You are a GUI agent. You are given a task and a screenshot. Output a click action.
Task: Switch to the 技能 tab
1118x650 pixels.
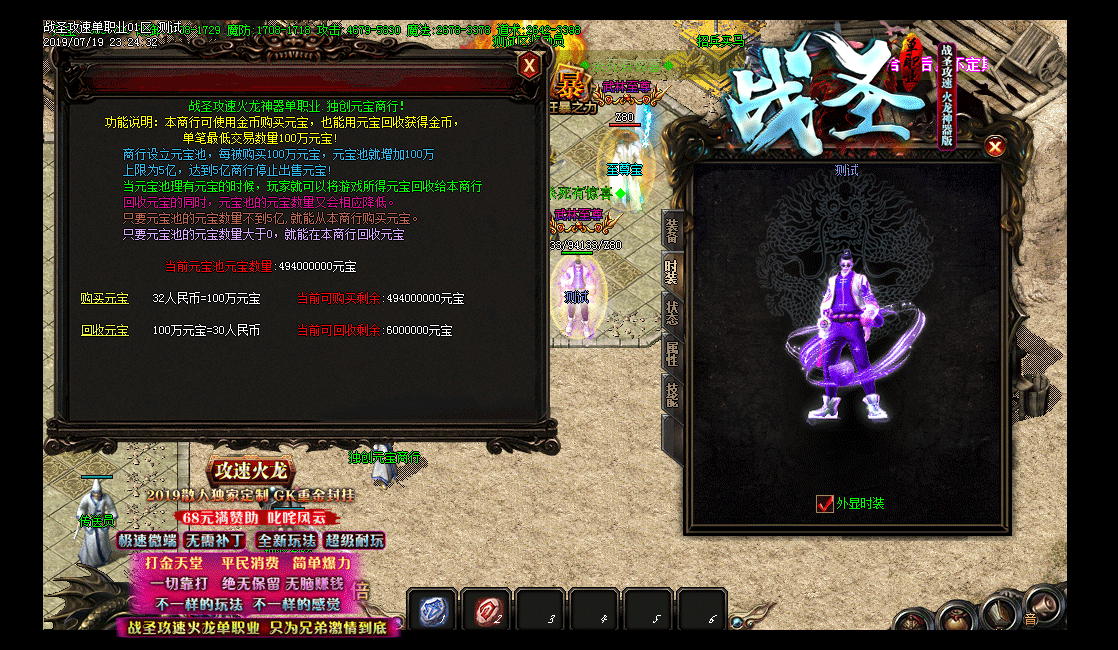[x=672, y=395]
